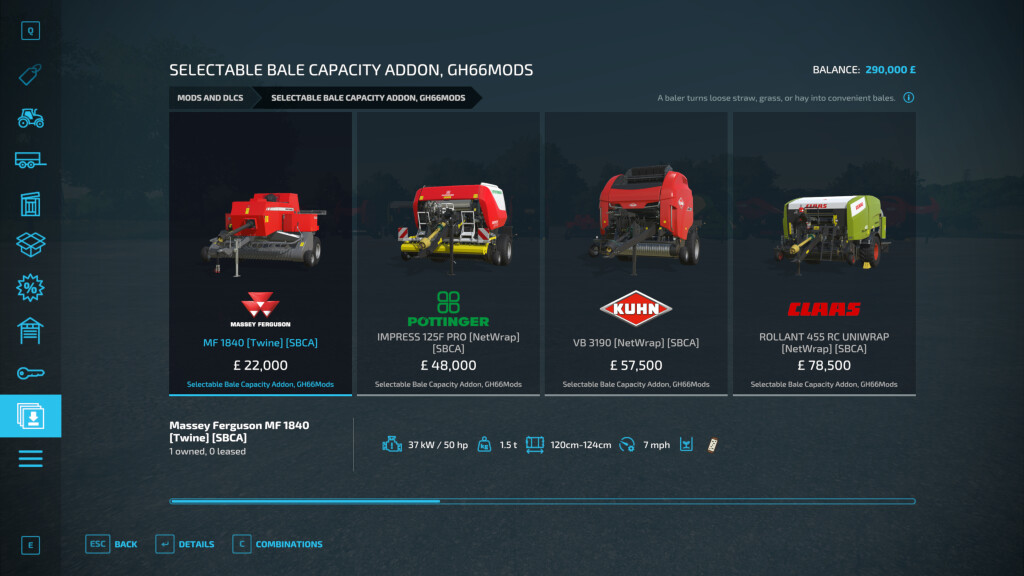Switch to the key leasing category
This screenshot has width=1024, height=576.
30,373
